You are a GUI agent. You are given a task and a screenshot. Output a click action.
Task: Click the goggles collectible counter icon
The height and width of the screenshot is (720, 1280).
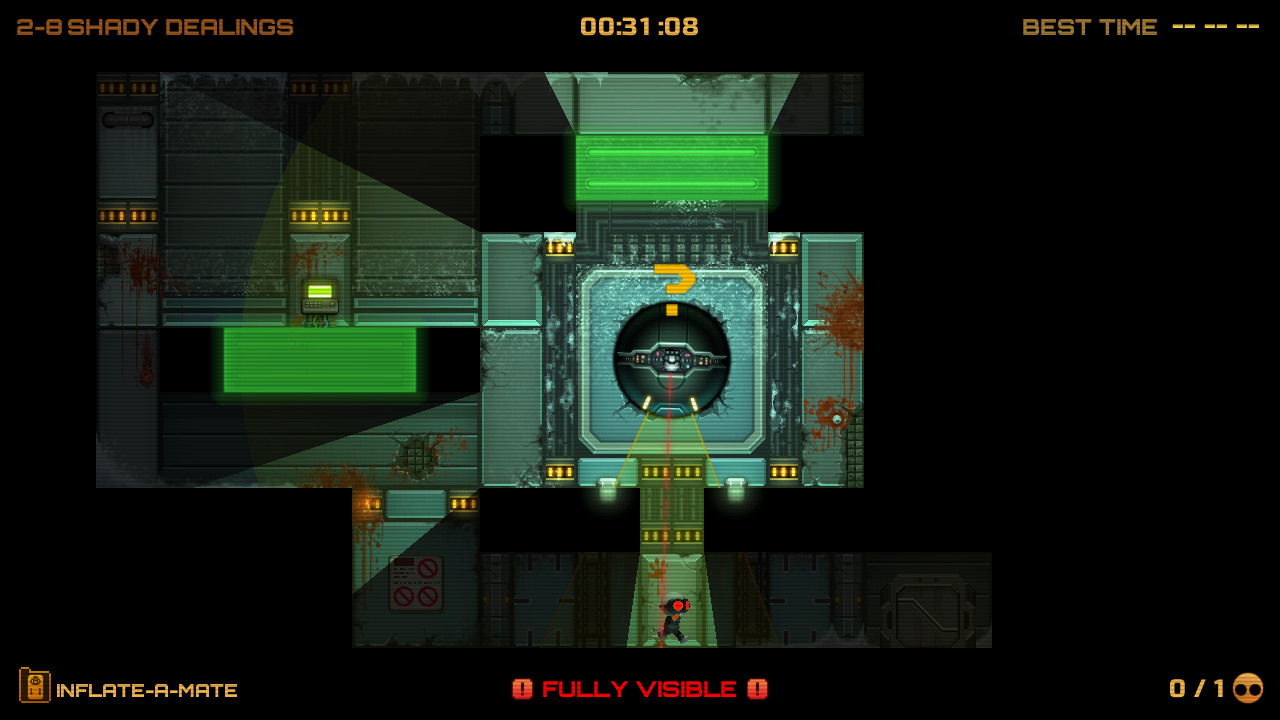point(1248,688)
